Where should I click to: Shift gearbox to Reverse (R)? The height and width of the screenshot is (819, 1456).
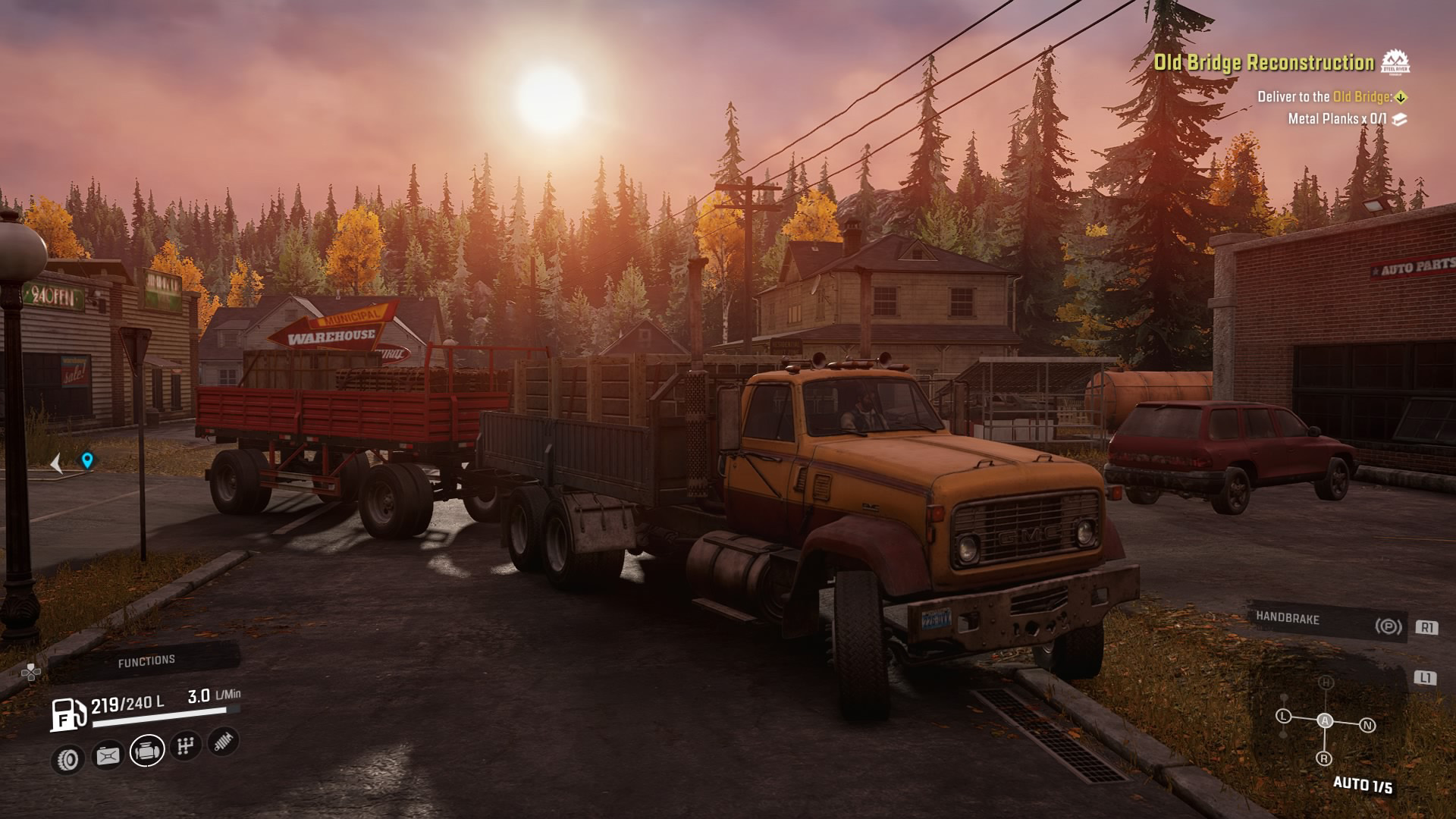click(1324, 758)
